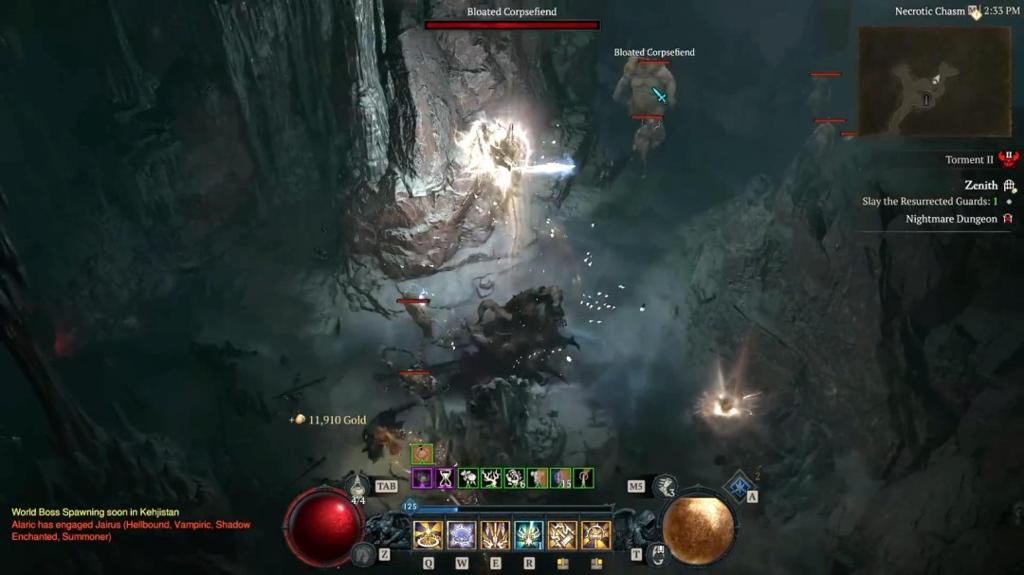This screenshot has width=1024, height=575.
Task: Click the buff icon showing stack count 15
Action: point(561,478)
